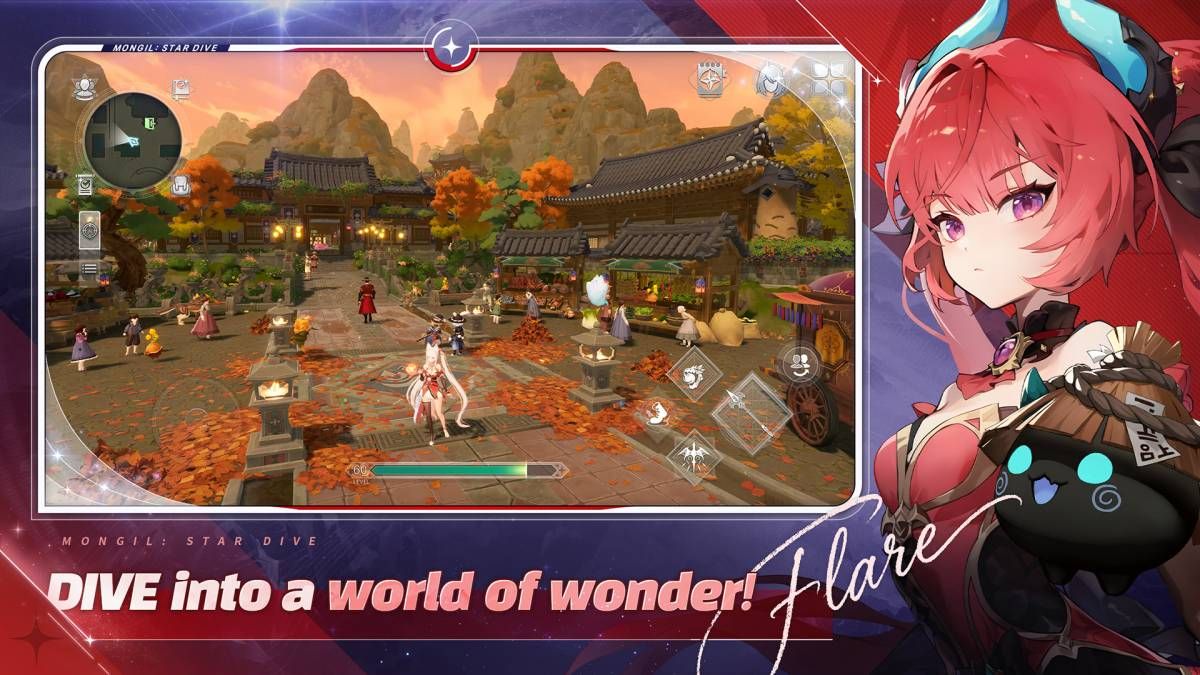Open the character portrait icon at top right
1200x675 pixels.
[770, 78]
